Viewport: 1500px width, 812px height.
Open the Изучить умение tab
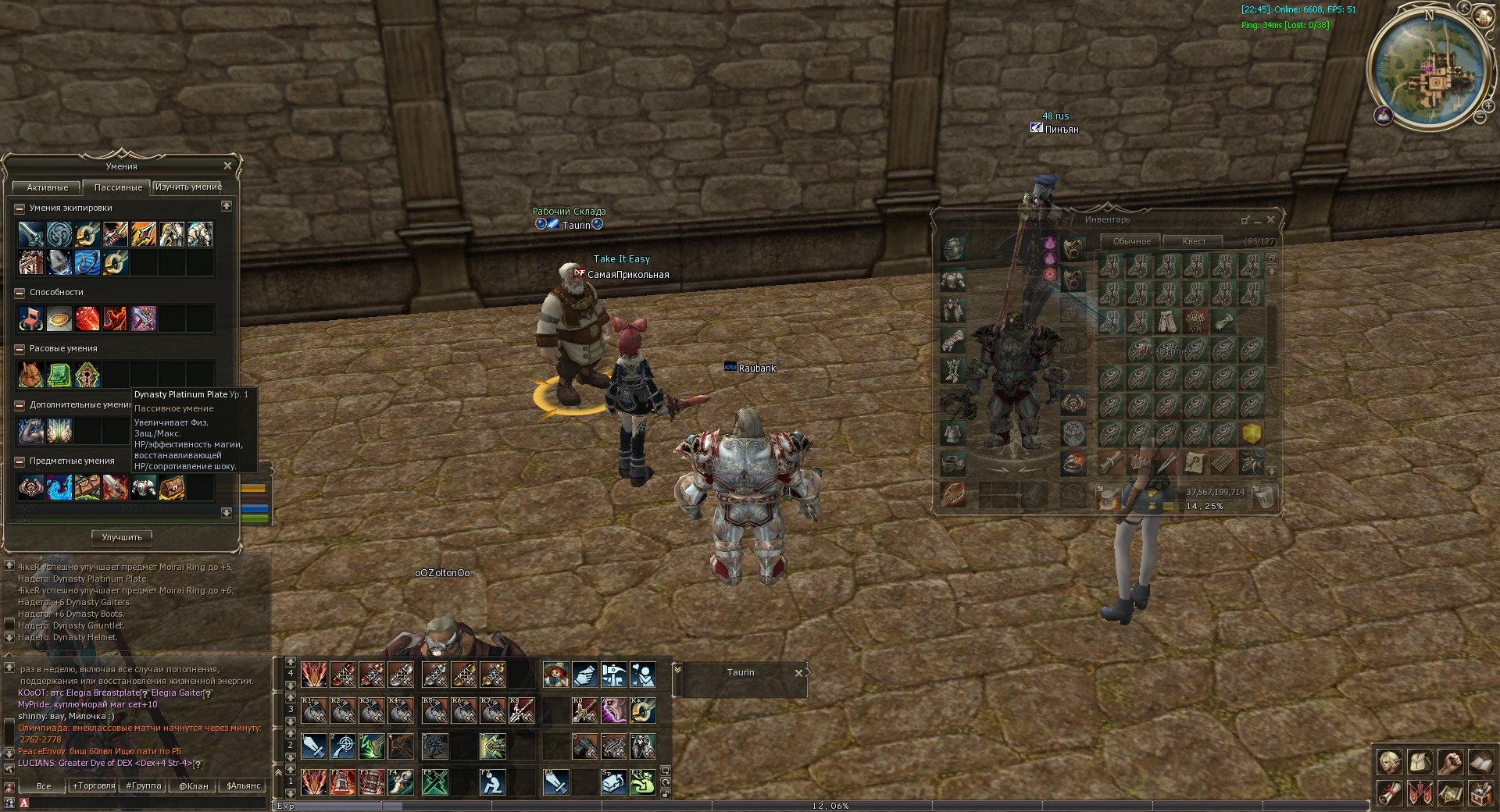(188, 187)
